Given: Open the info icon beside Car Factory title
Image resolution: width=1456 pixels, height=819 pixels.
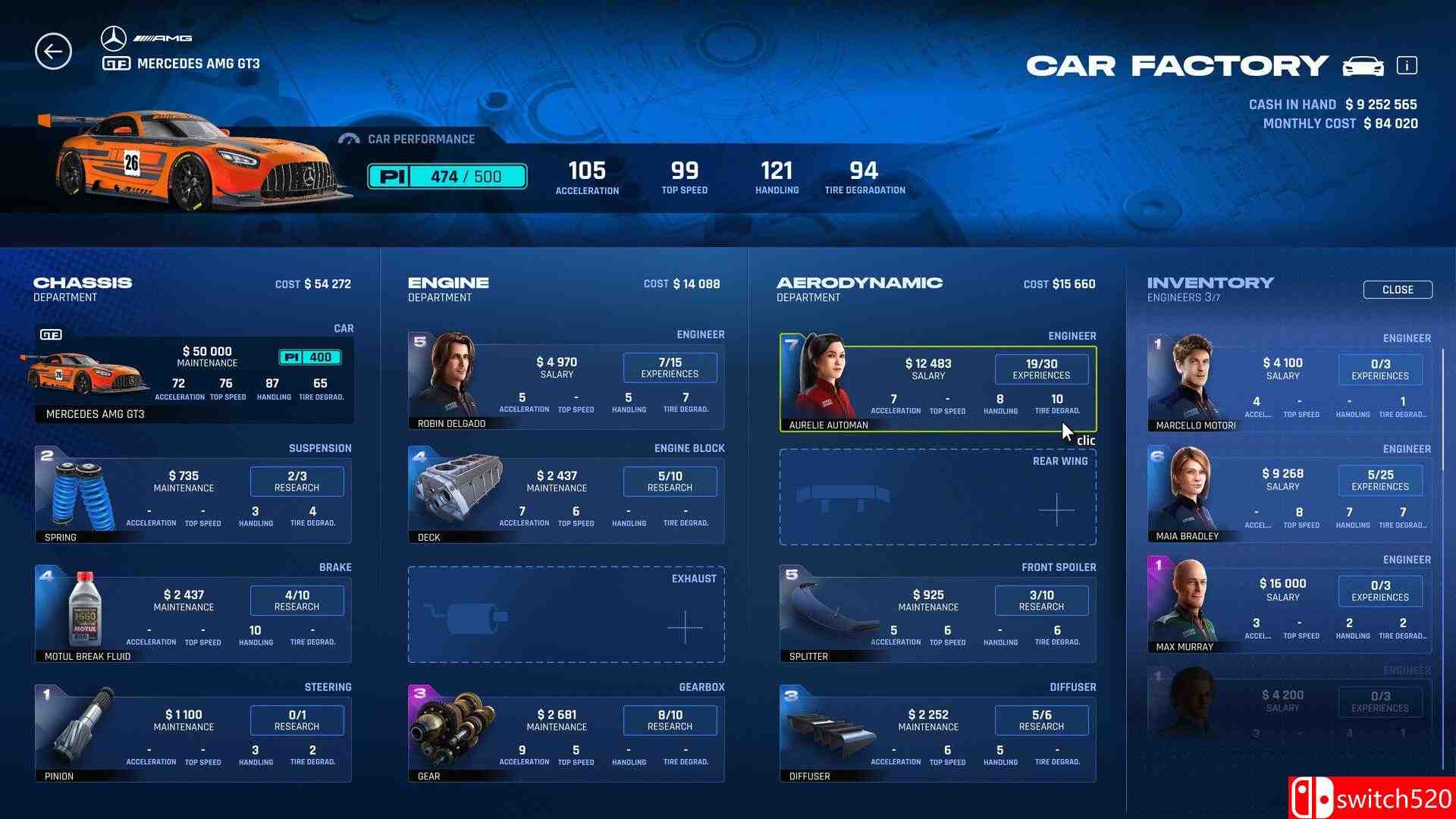Looking at the screenshot, I should 1408,65.
